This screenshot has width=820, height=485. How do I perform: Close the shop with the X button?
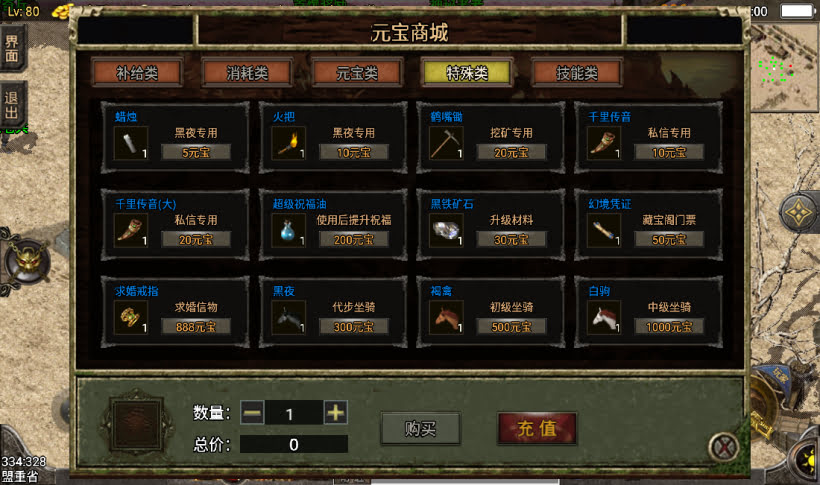pyautogui.click(x=723, y=446)
